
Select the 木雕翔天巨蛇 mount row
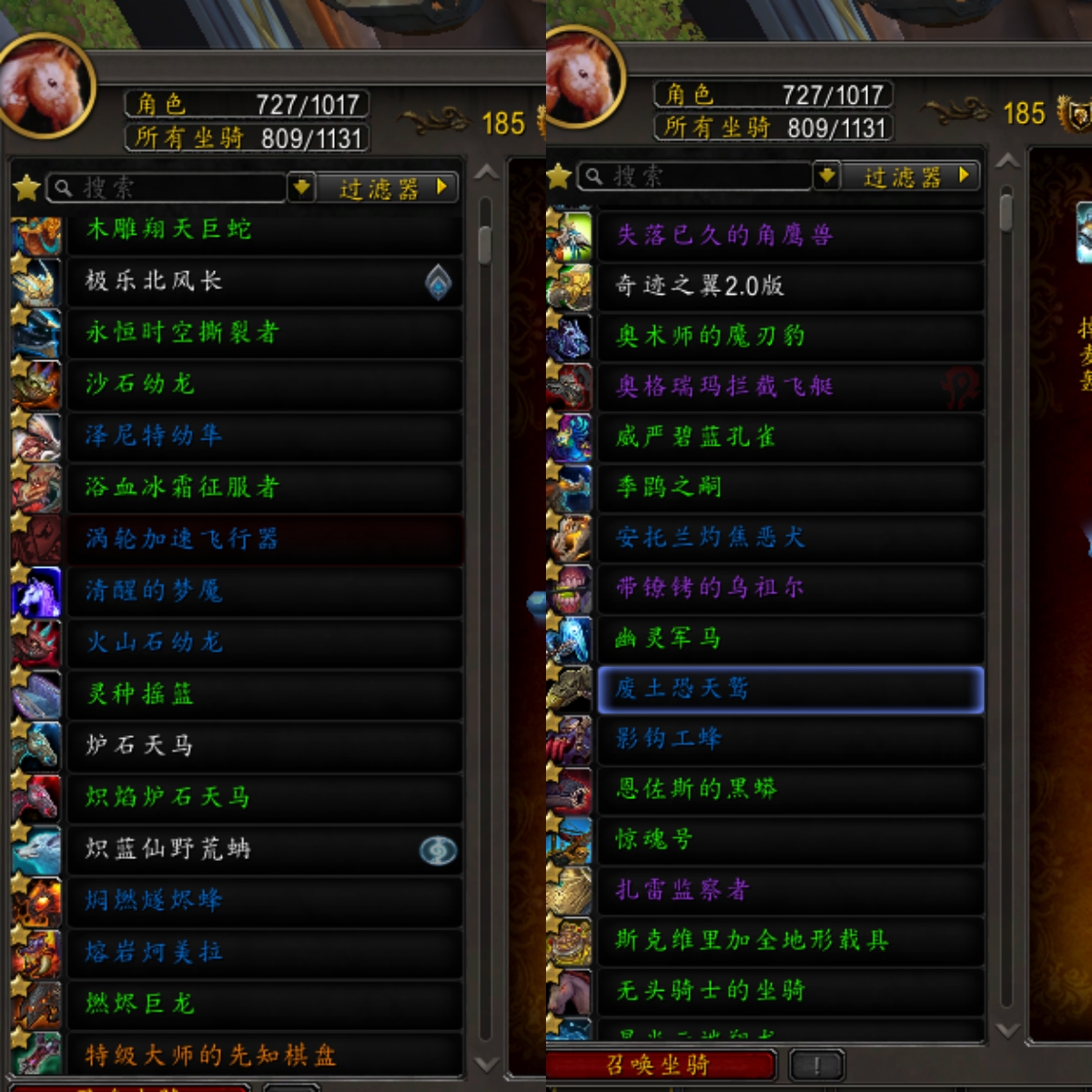coord(264,229)
